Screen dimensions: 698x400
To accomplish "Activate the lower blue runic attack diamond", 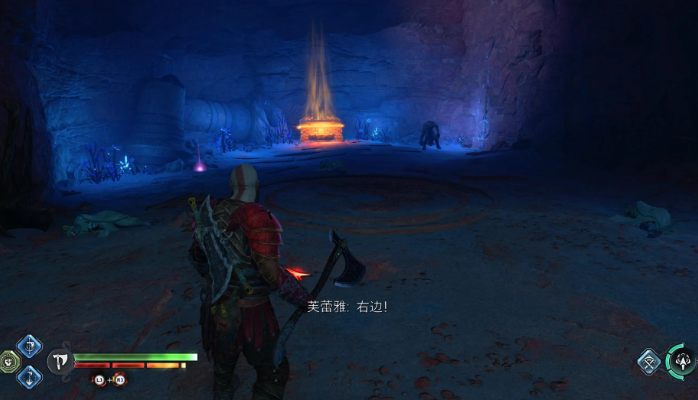I will 29,376.
